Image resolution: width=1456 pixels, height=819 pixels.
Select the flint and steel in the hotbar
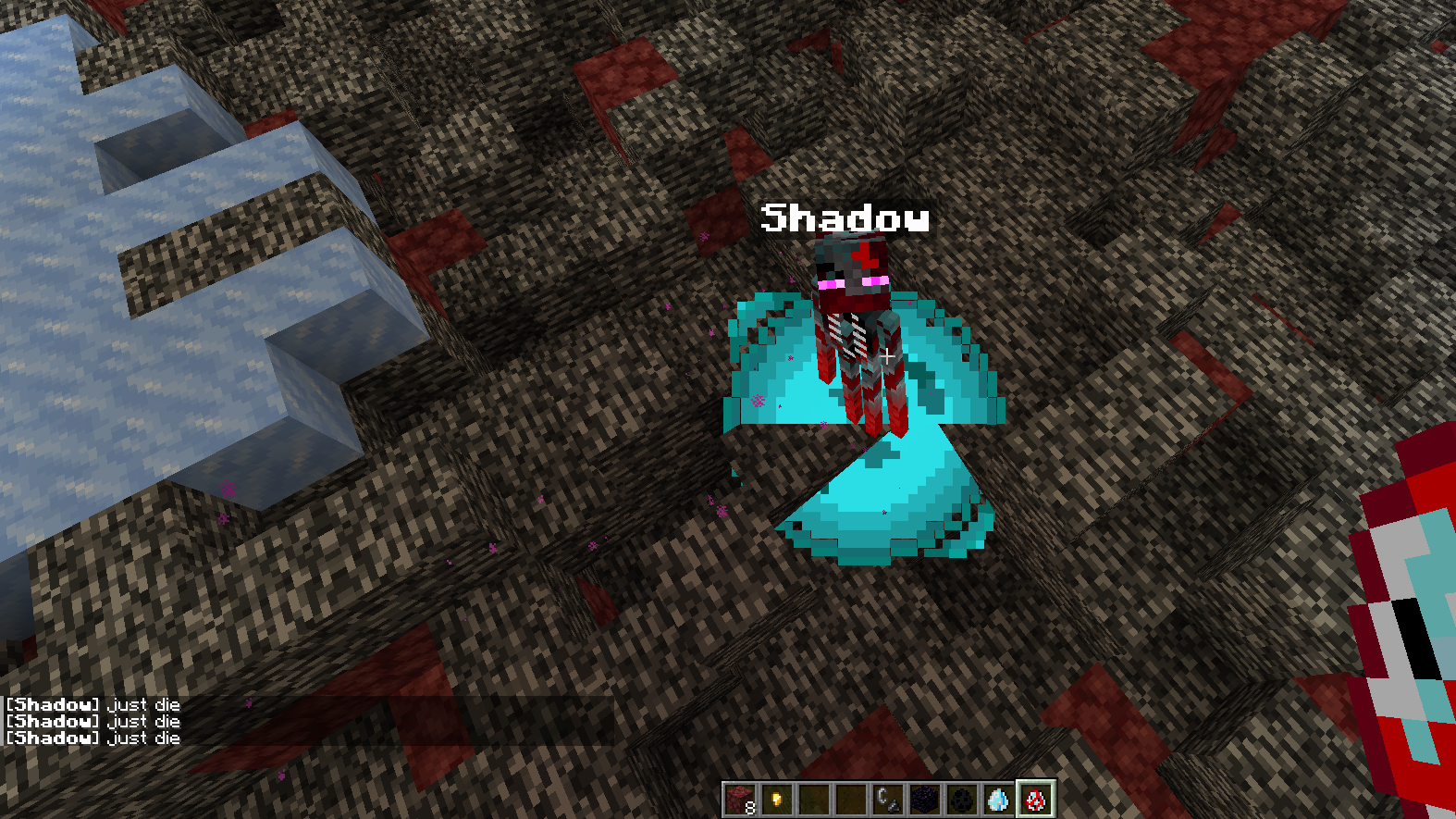[x=887, y=798]
